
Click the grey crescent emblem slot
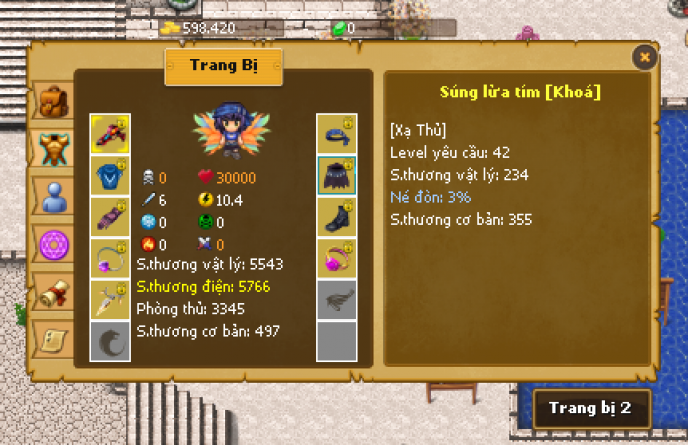tap(109, 341)
